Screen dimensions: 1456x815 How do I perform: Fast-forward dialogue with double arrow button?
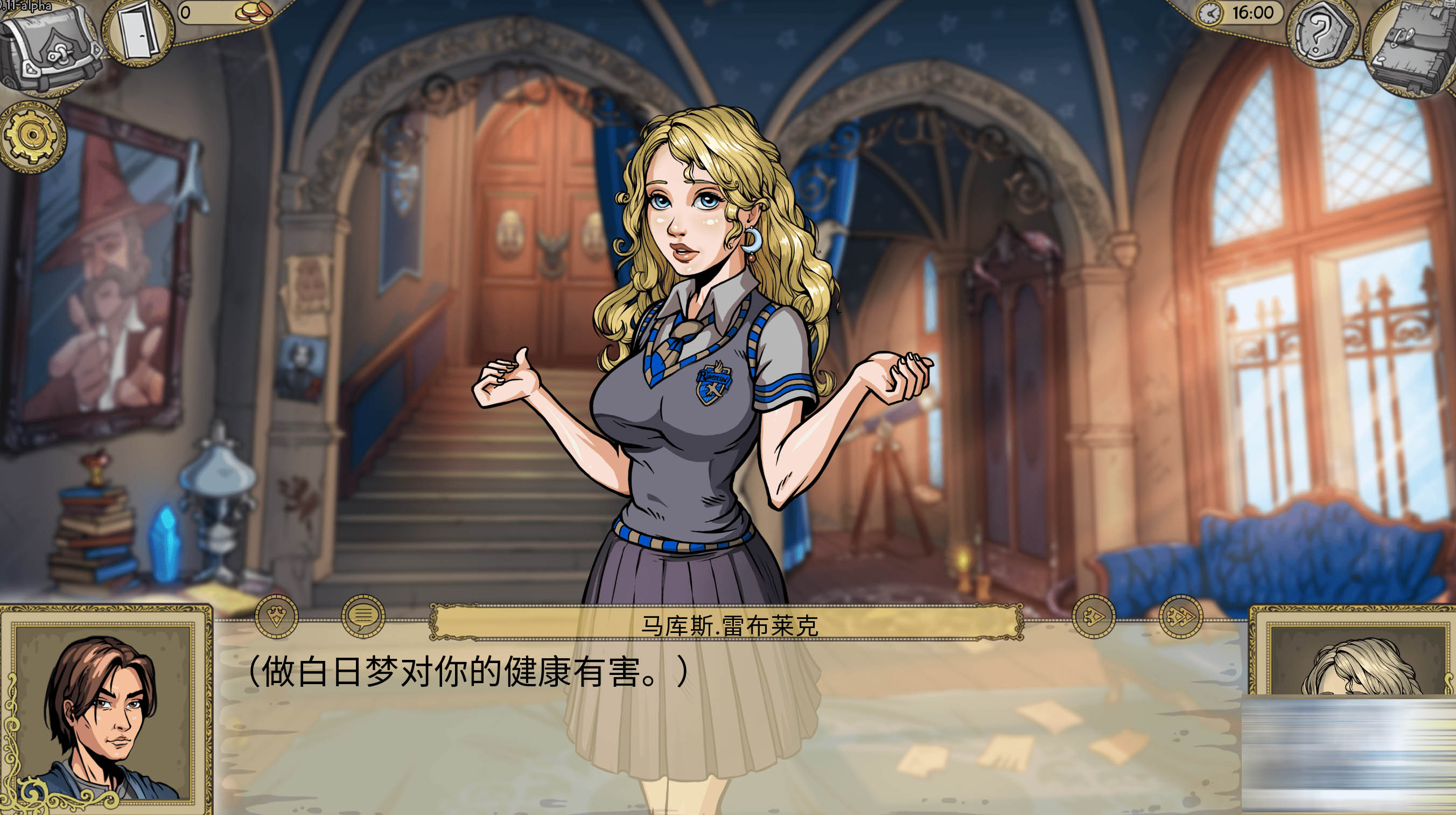(x=1181, y=616)
